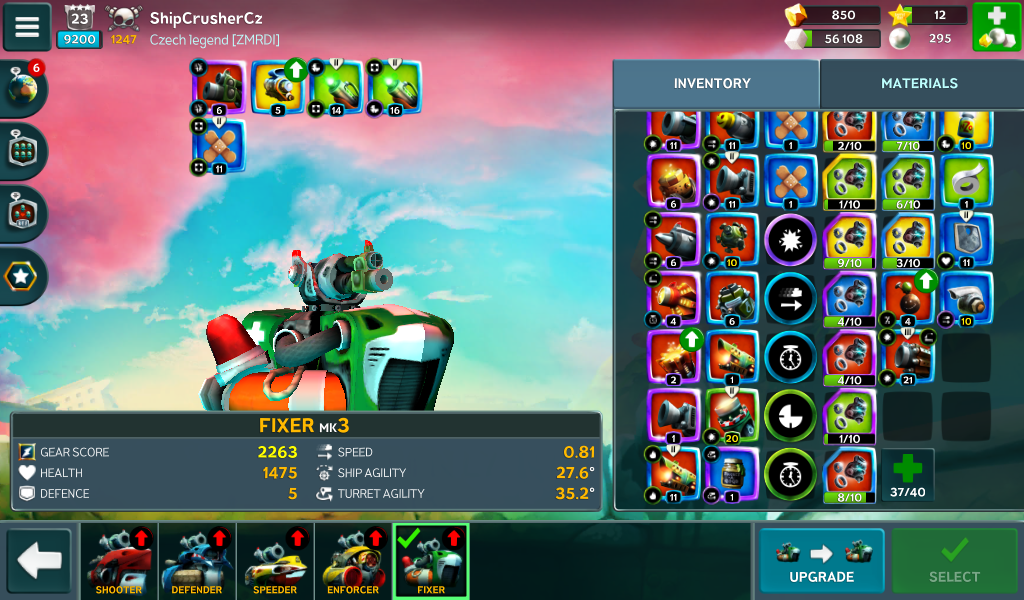
Task: Upgrade the Fixer ship
Action: point(821,561)
